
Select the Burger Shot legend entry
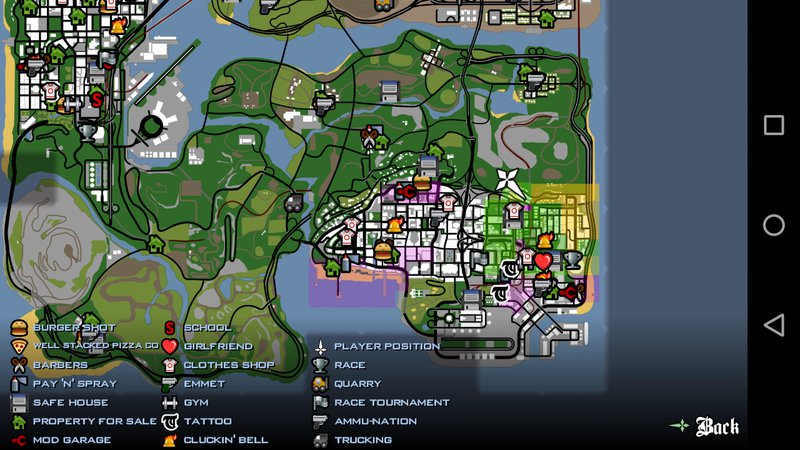point(74,328)
